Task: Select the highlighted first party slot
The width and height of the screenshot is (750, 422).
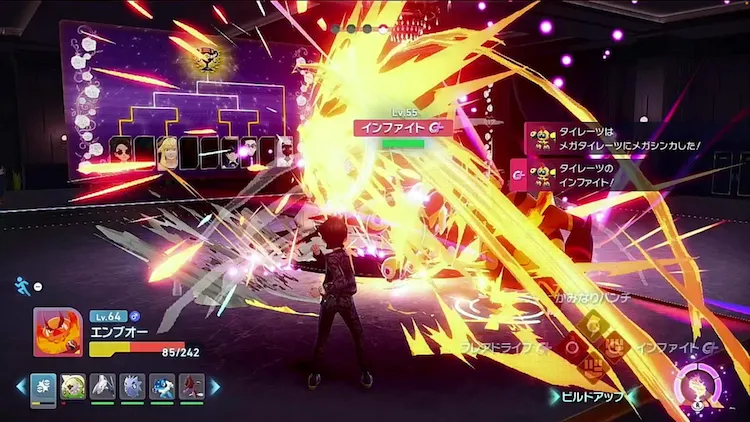Action: coord(43,387)
